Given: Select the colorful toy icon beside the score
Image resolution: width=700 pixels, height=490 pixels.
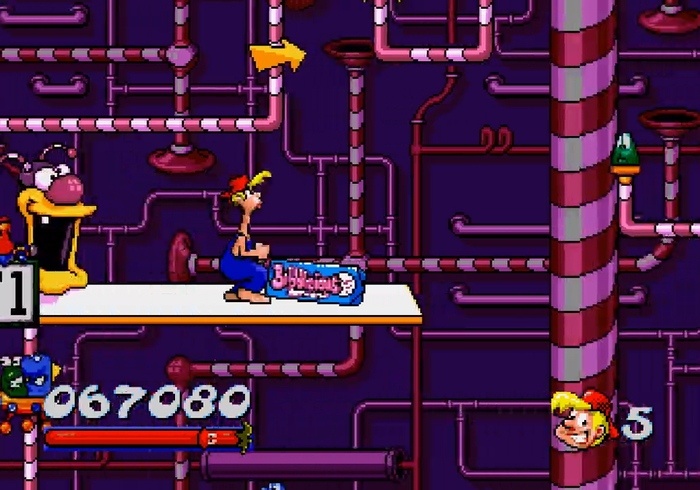Looking at the screenshot, I should pyautogui.click(x=22, y=387).
